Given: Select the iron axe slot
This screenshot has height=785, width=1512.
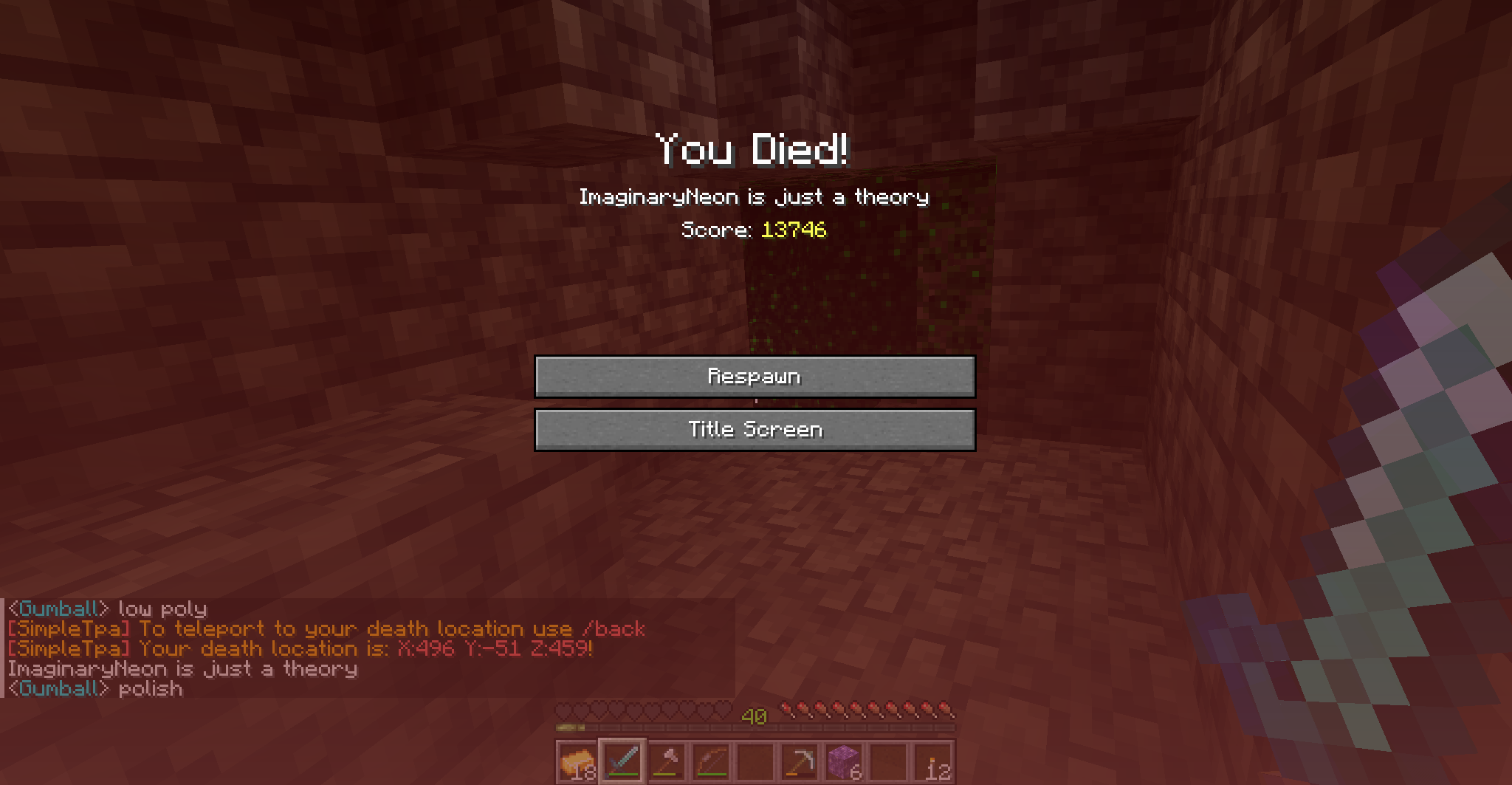Looking at the screenshot, I should (x=667, y=761).
